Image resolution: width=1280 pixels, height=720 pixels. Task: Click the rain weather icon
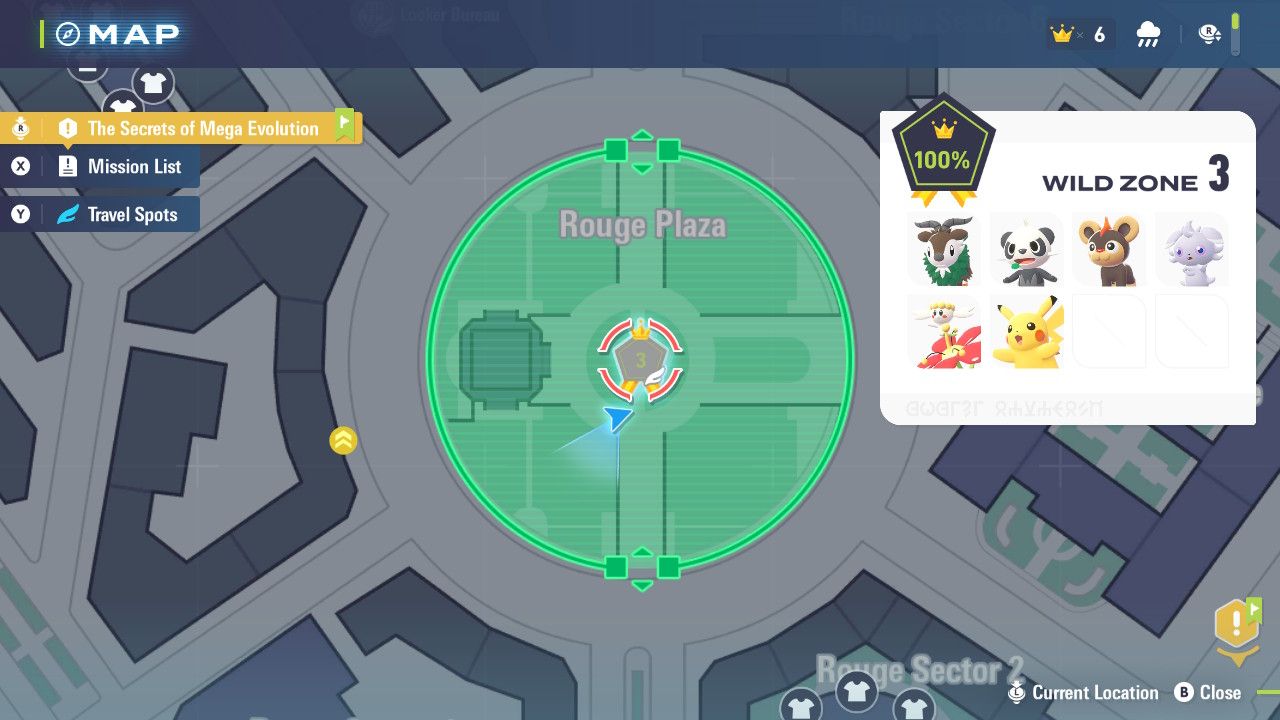pyautogui.click(x=1148, y=36)
